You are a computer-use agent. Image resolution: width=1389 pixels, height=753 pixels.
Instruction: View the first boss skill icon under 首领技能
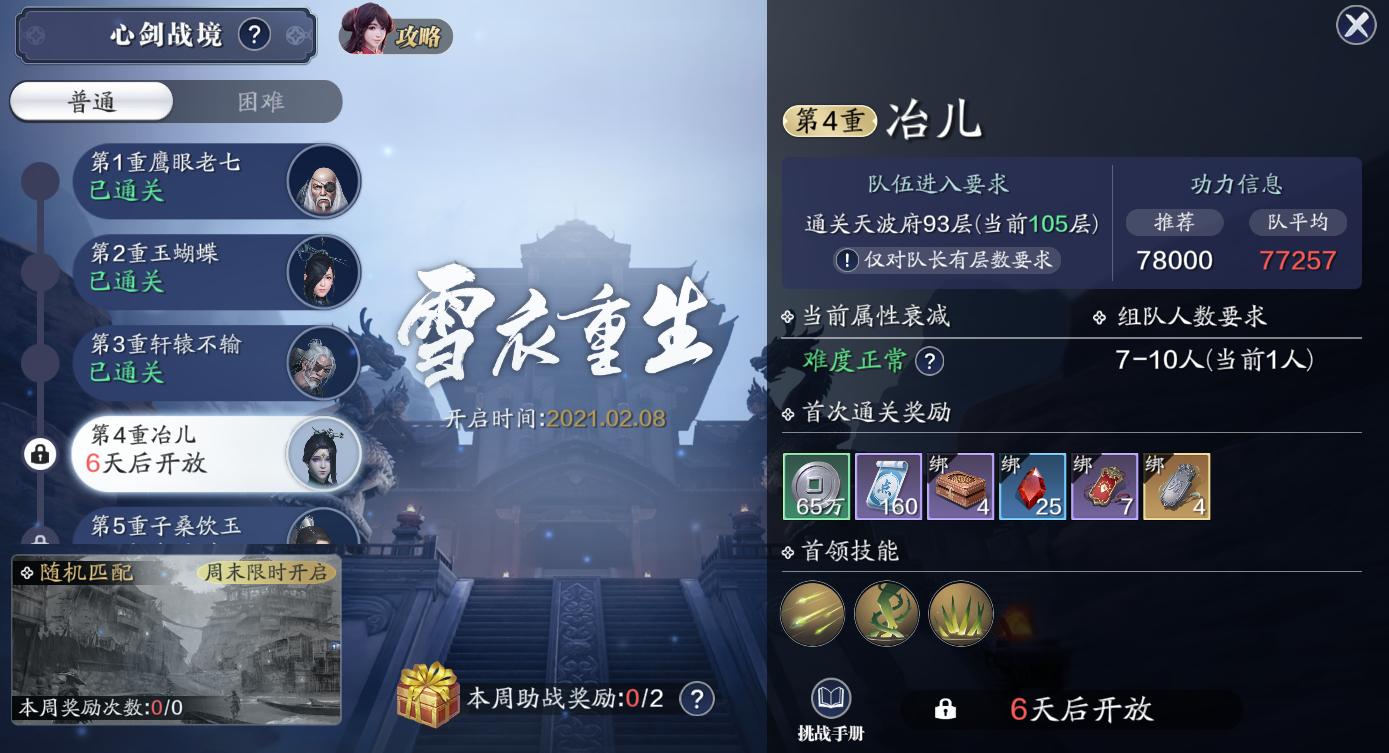click(x=812, y=613)
